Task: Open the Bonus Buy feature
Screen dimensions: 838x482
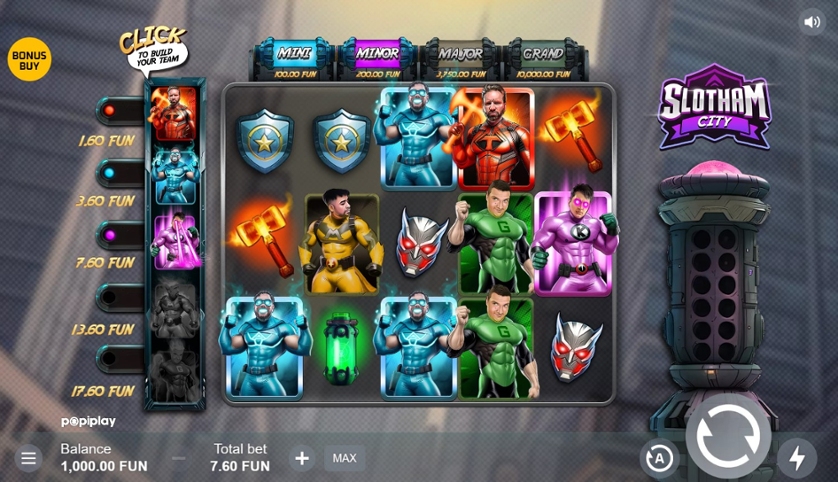Action: [x=29, y=59]
